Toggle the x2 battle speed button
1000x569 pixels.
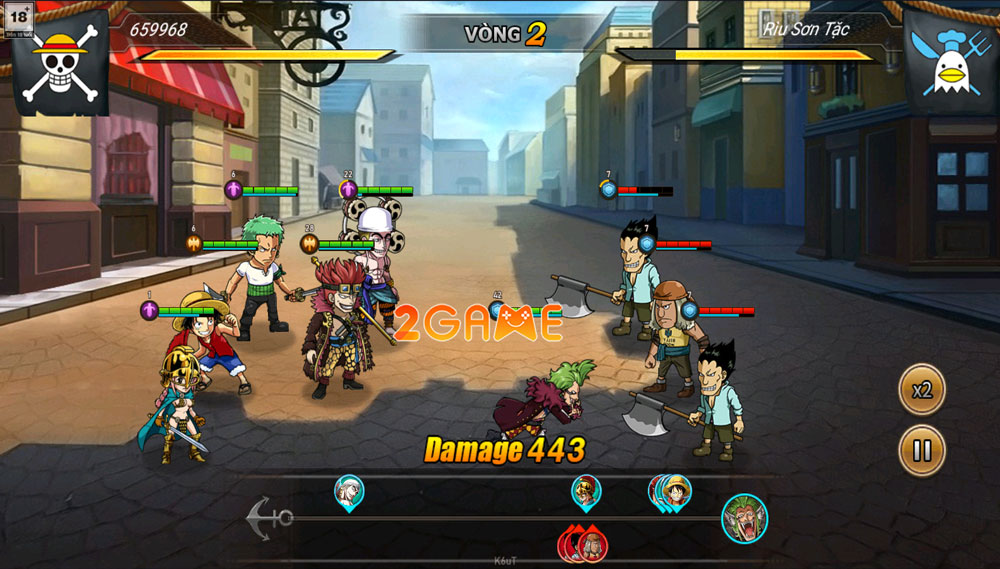point(921,390)
